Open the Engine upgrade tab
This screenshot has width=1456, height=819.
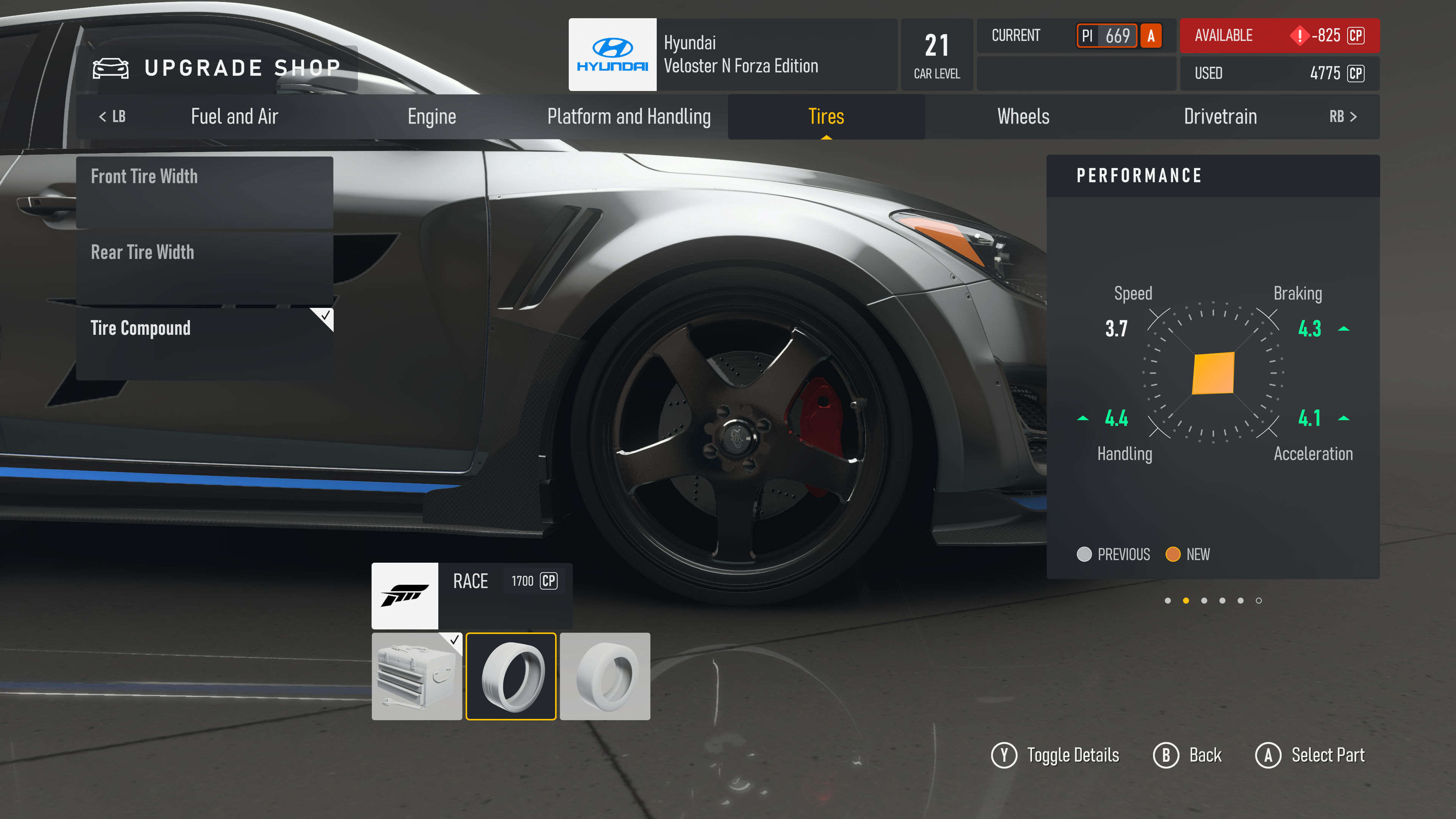[432, 116]
